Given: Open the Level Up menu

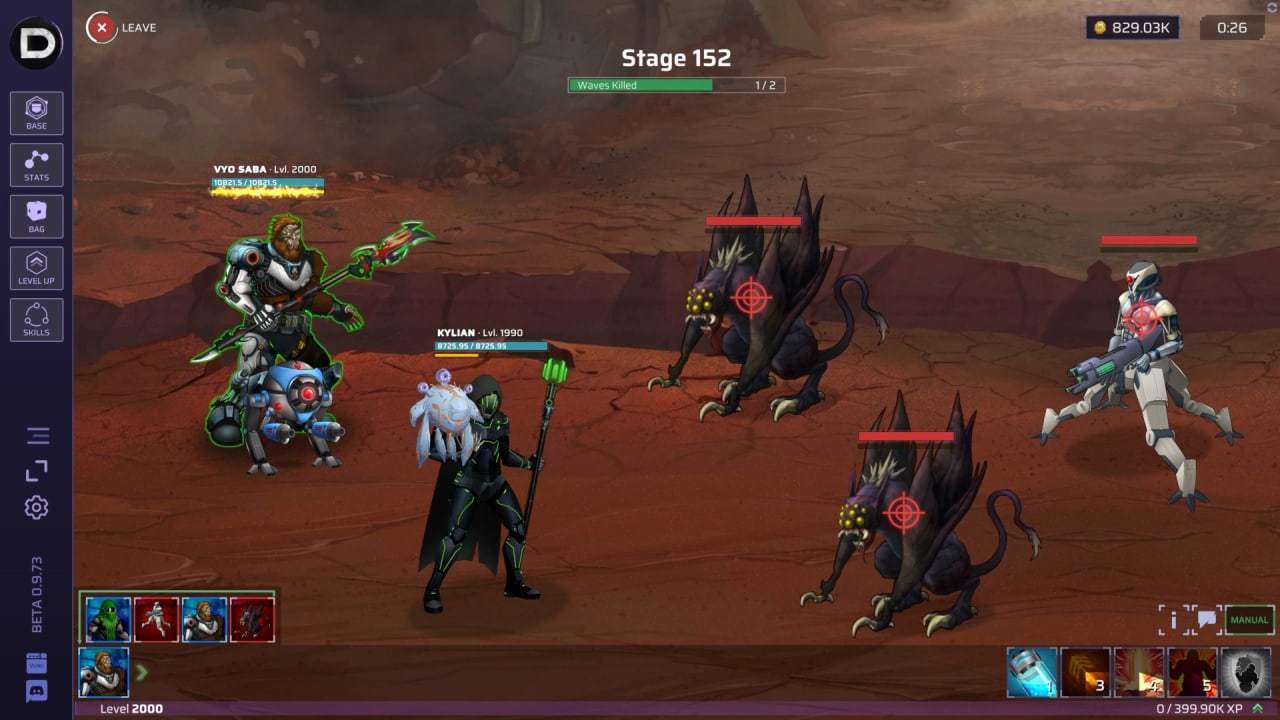Looking at the screenshot, I should point(37,269).
